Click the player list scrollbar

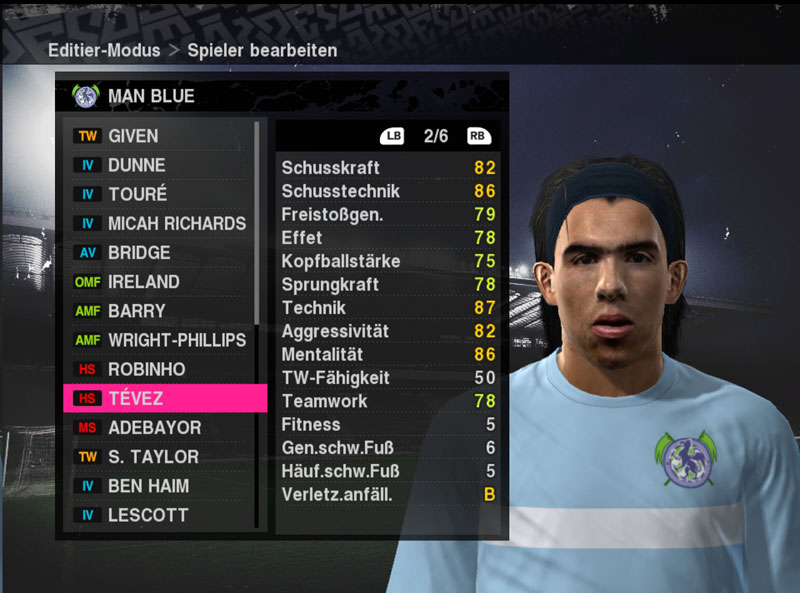pyautogui.click(x=257, y=222)
